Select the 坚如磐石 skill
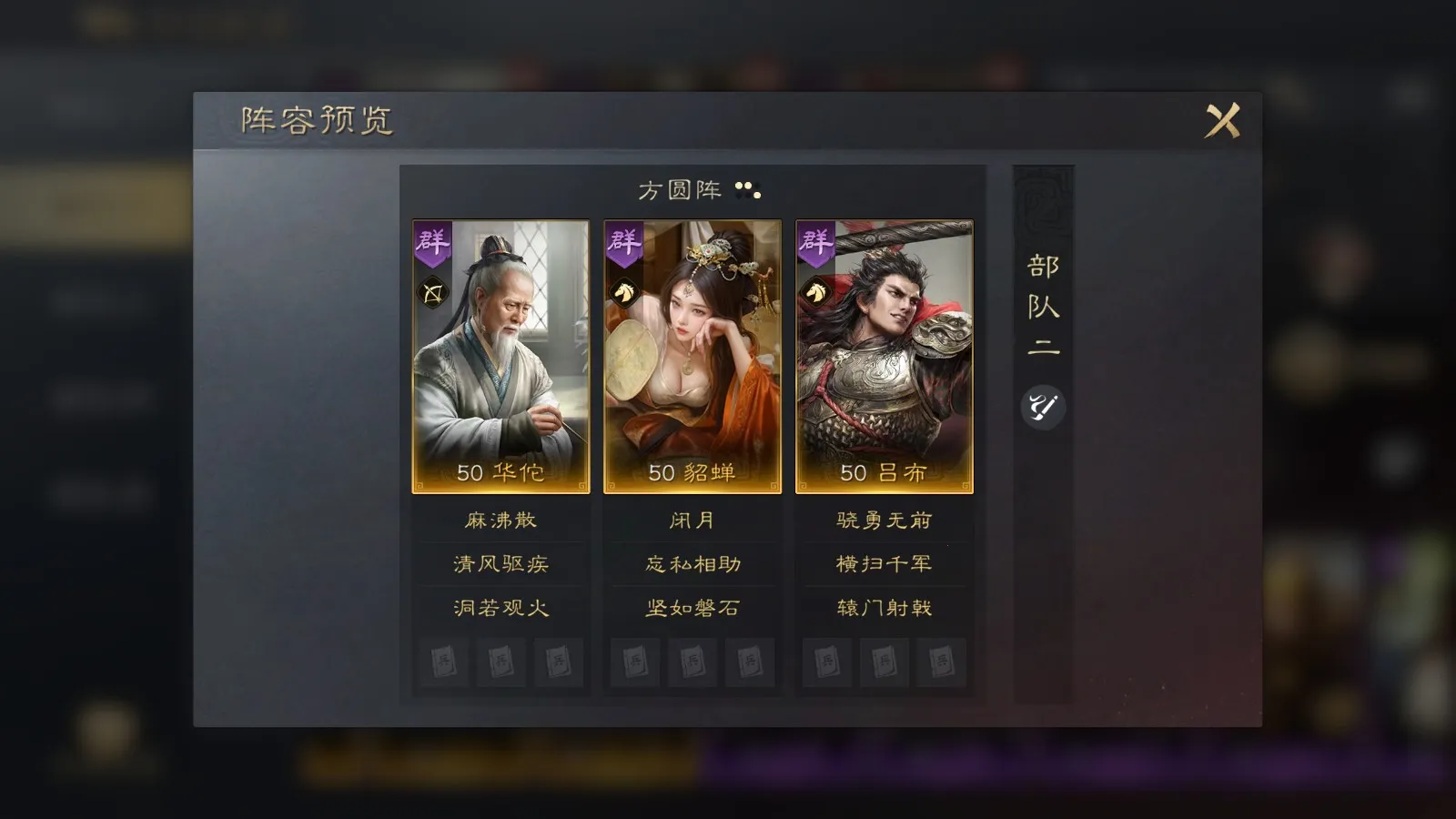The width and height of the screenshot is (1456, 819). 693,609
